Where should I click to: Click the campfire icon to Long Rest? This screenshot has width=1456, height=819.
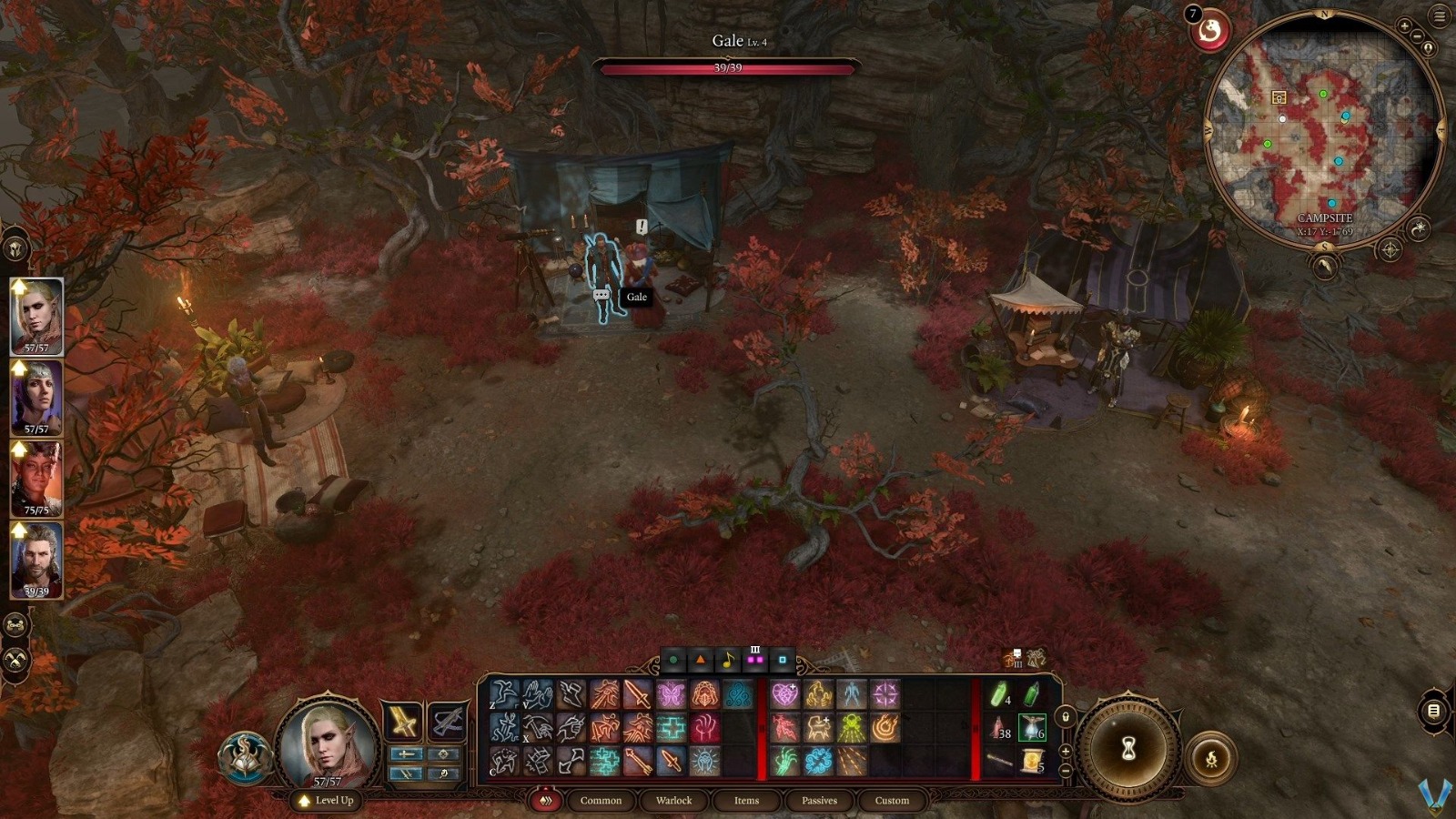[x=1211, y=757]
